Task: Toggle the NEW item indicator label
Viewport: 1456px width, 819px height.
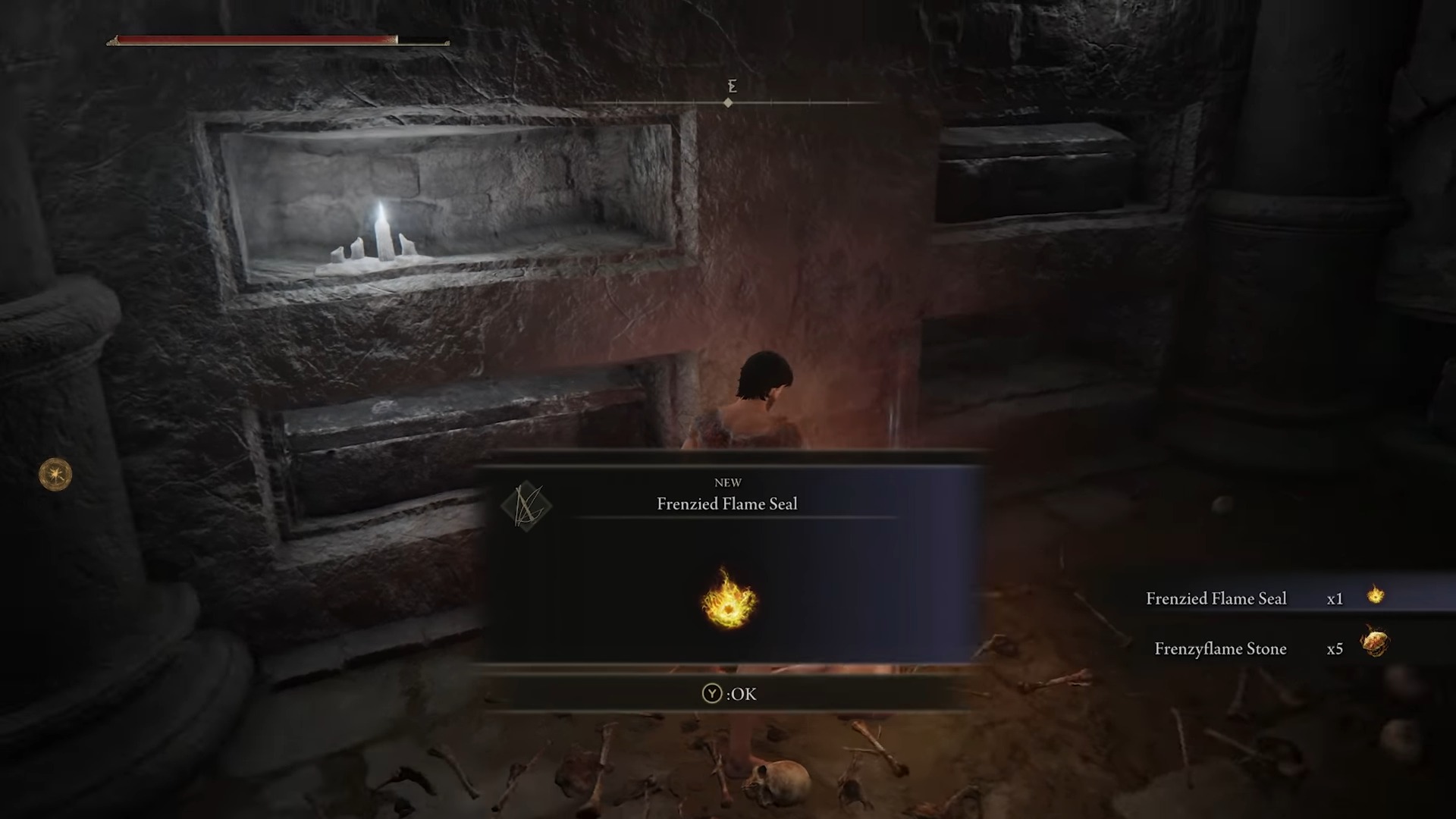Action: pyautogui.click(x=728, y=482)
